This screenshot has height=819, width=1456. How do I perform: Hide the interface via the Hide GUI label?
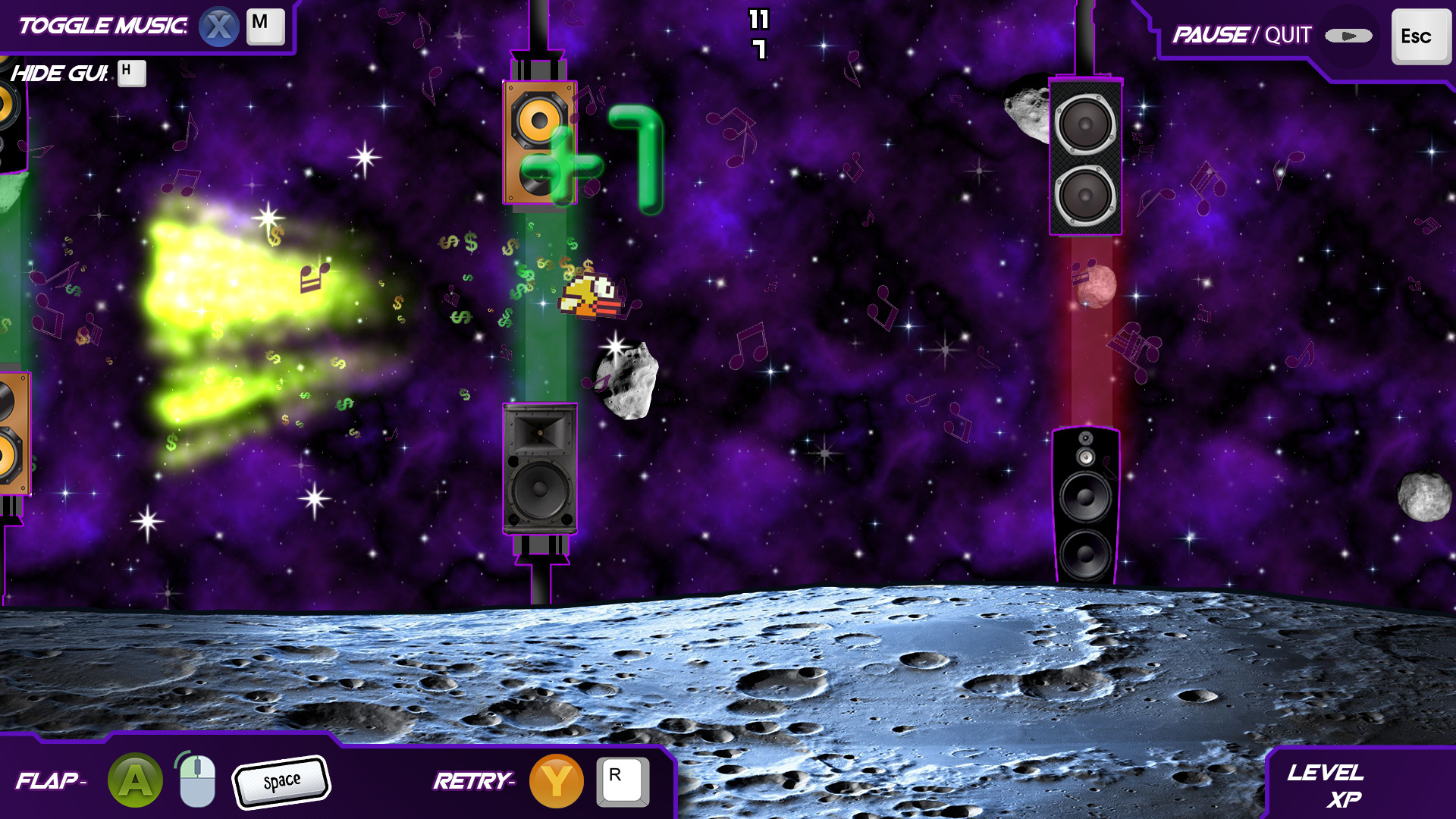[x=61, y=74]
